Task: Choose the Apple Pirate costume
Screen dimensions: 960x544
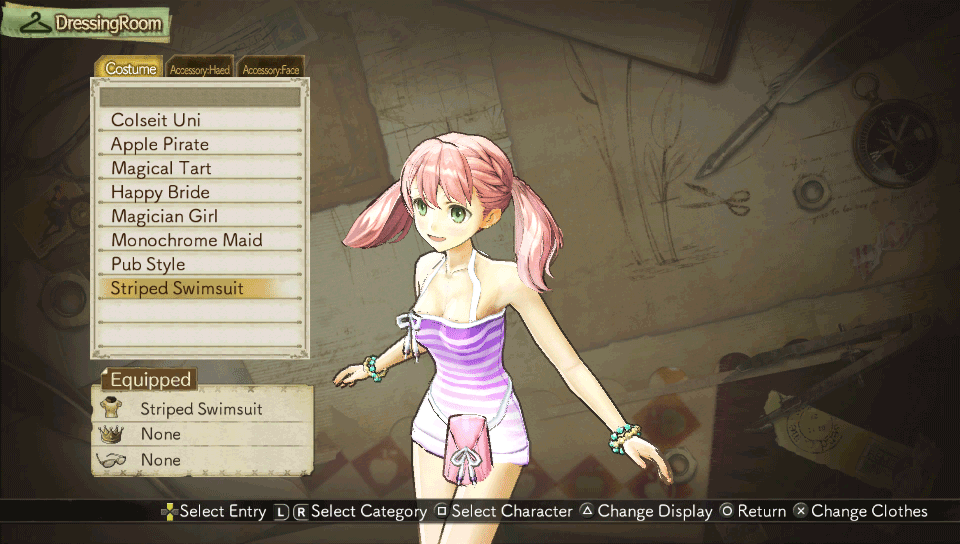Action: (200, 144)
